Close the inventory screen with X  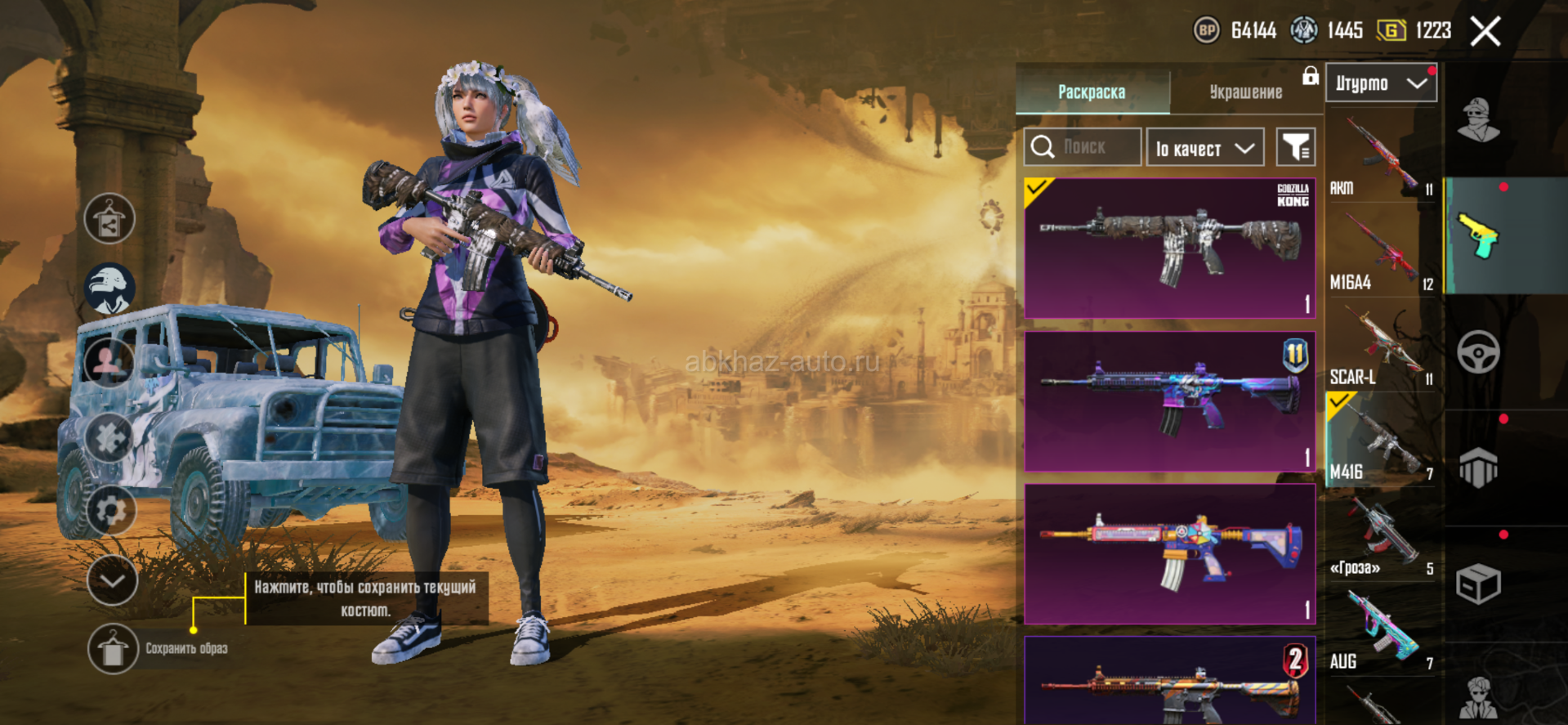[x=1485, y=32]
